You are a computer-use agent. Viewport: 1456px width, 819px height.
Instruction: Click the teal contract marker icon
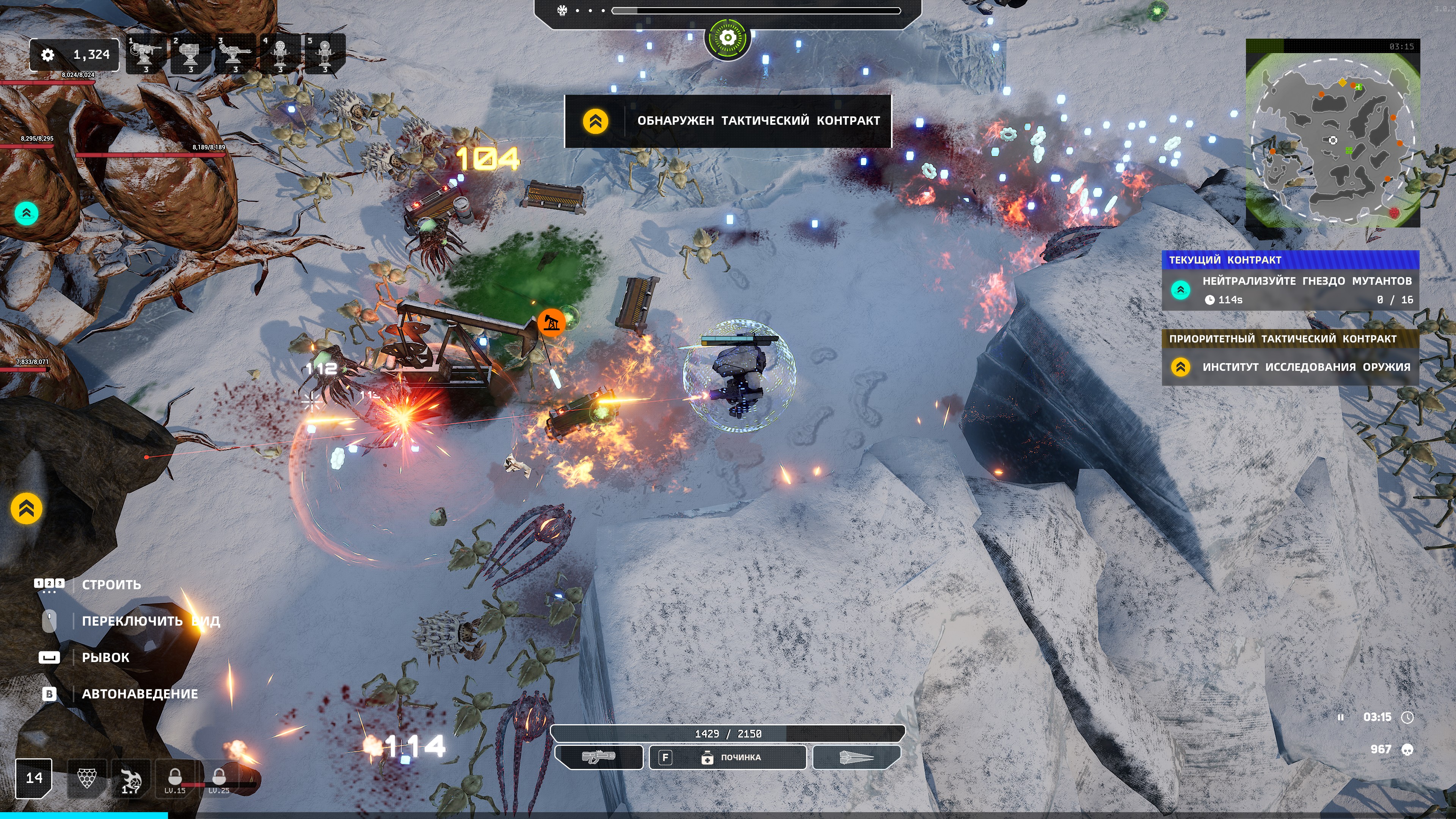click(26, 213)
